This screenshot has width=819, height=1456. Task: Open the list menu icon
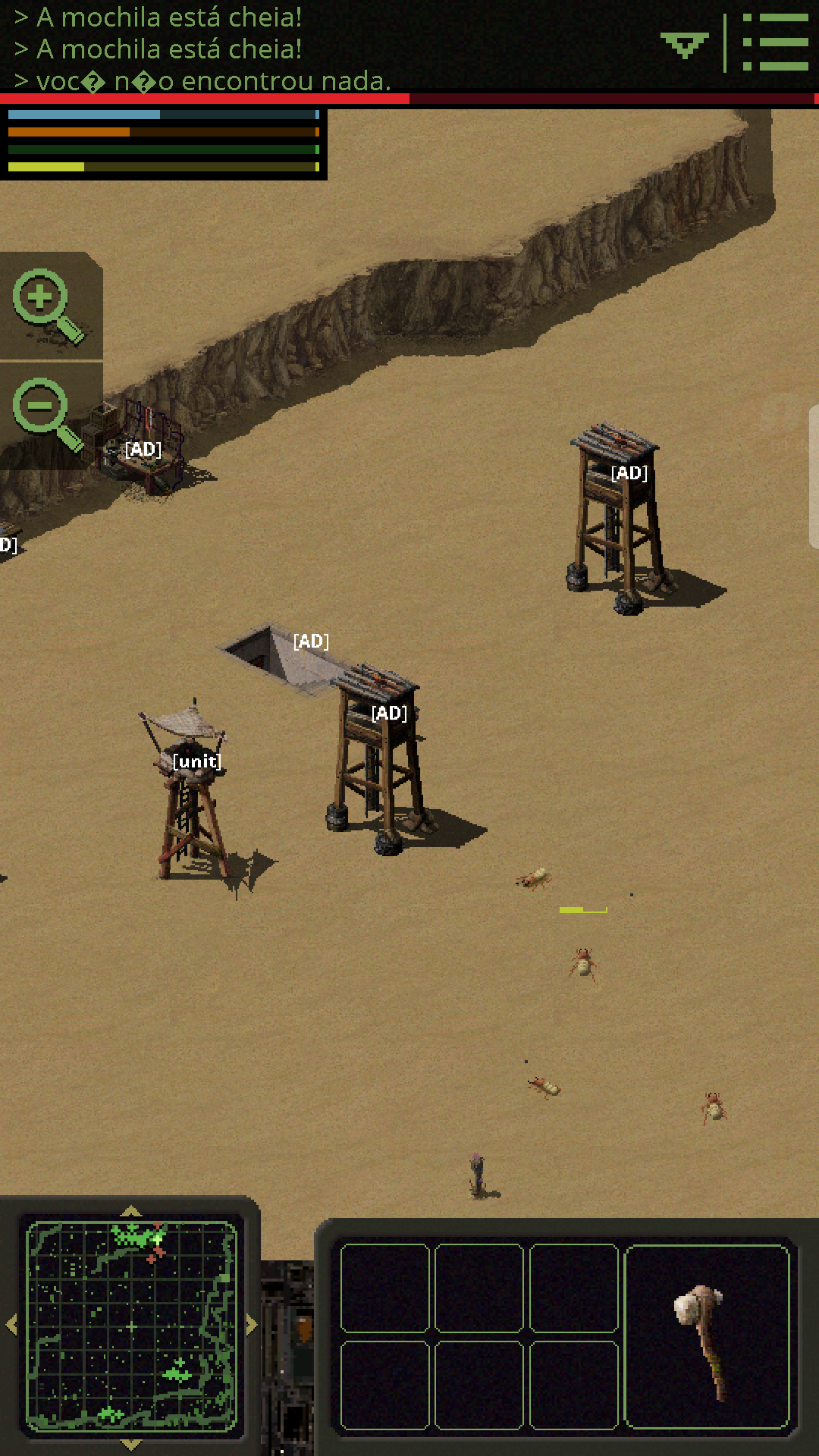[775, 42]
